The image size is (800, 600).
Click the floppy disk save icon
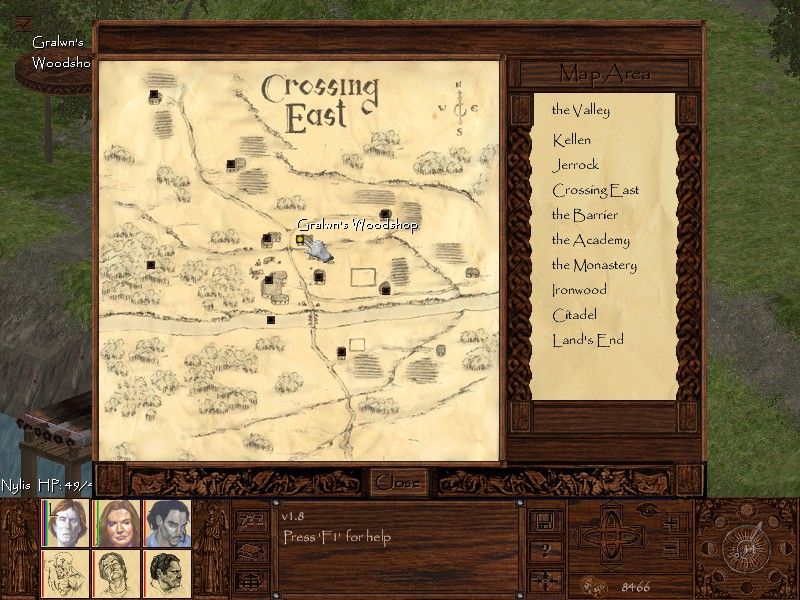point(546,521)
